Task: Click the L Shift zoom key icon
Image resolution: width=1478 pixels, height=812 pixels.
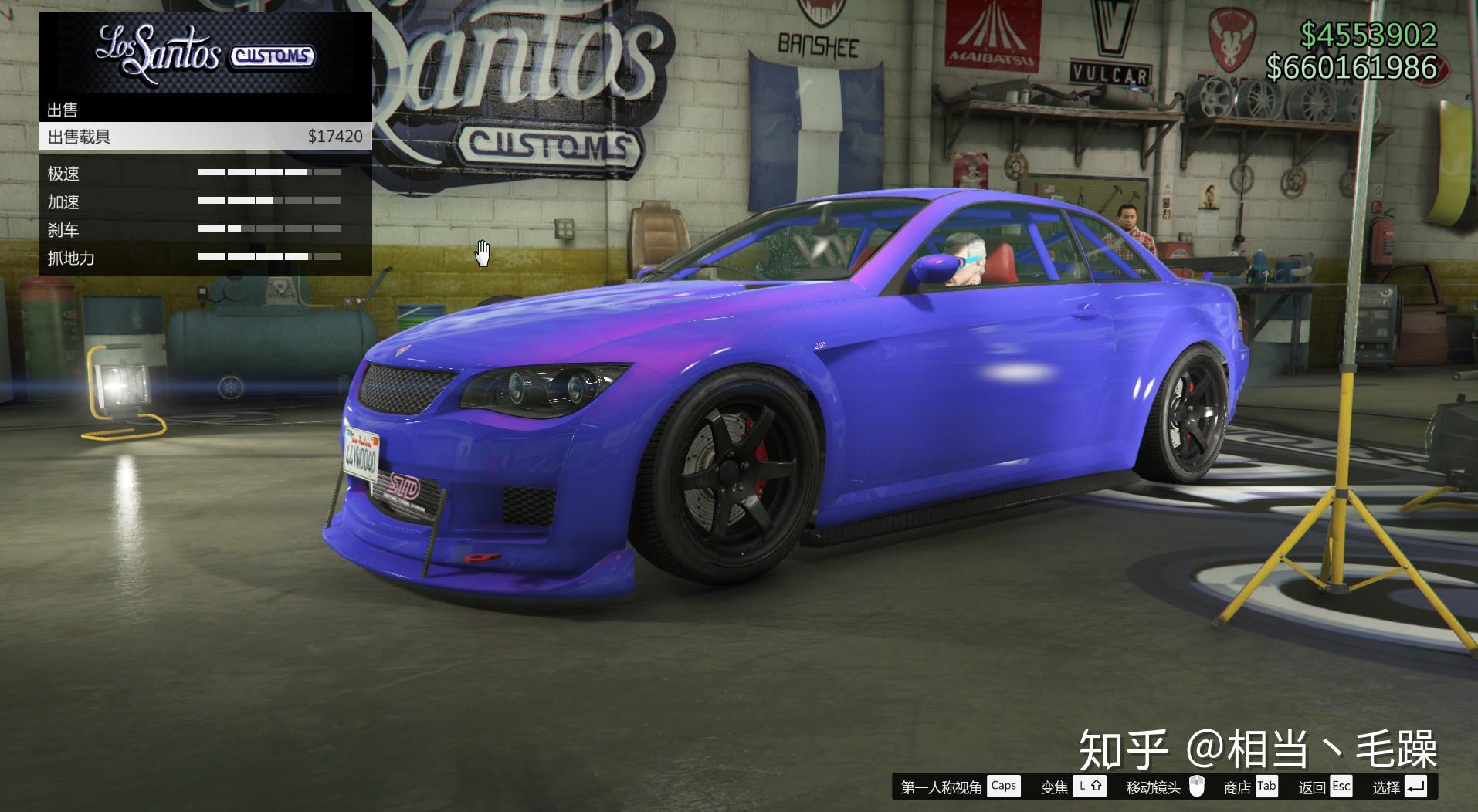Action: (1090, 787)
